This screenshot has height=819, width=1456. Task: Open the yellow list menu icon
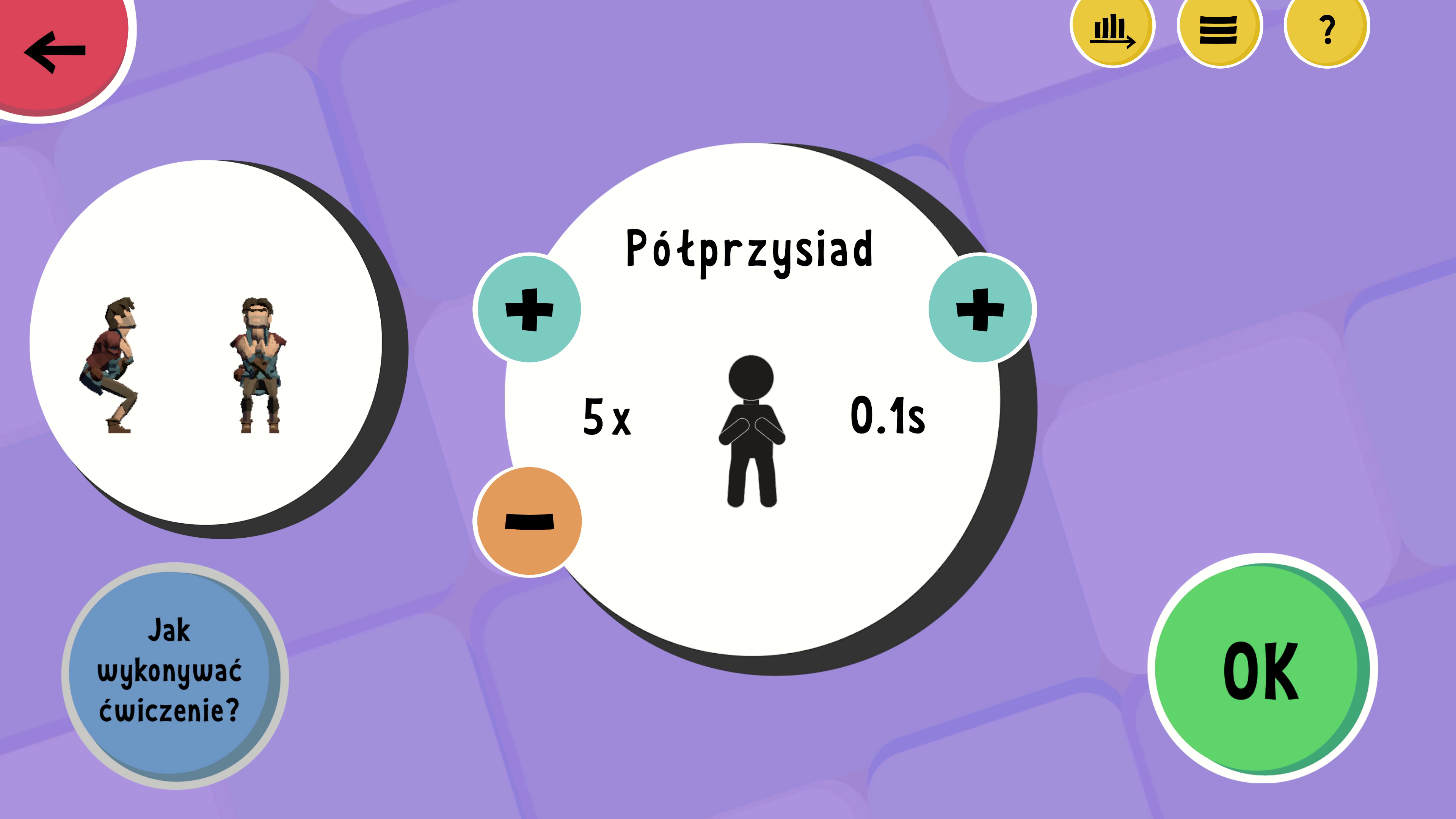[x=1219, y=30]
